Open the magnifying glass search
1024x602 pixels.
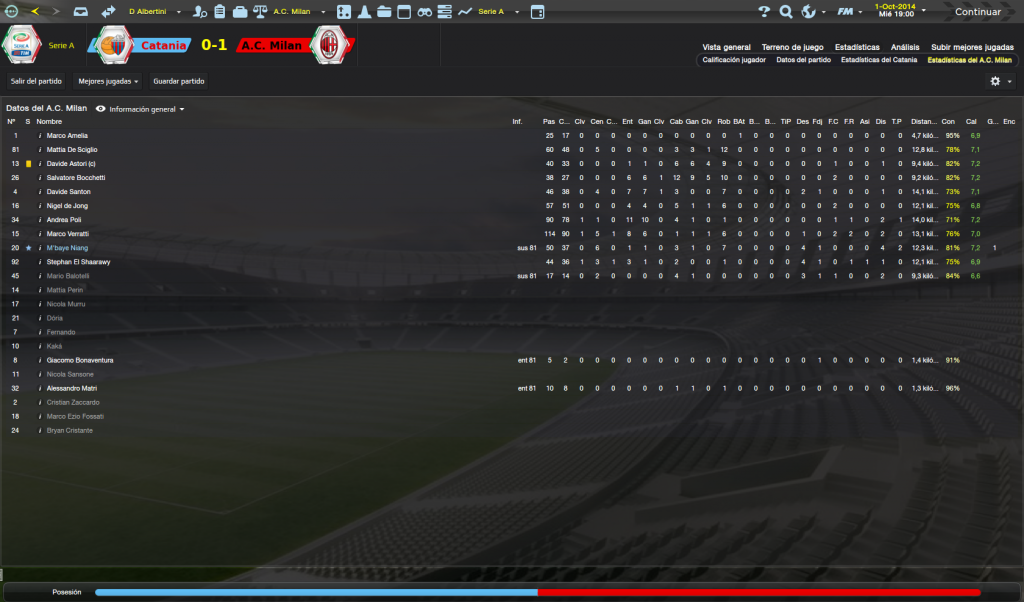[785, 12]
